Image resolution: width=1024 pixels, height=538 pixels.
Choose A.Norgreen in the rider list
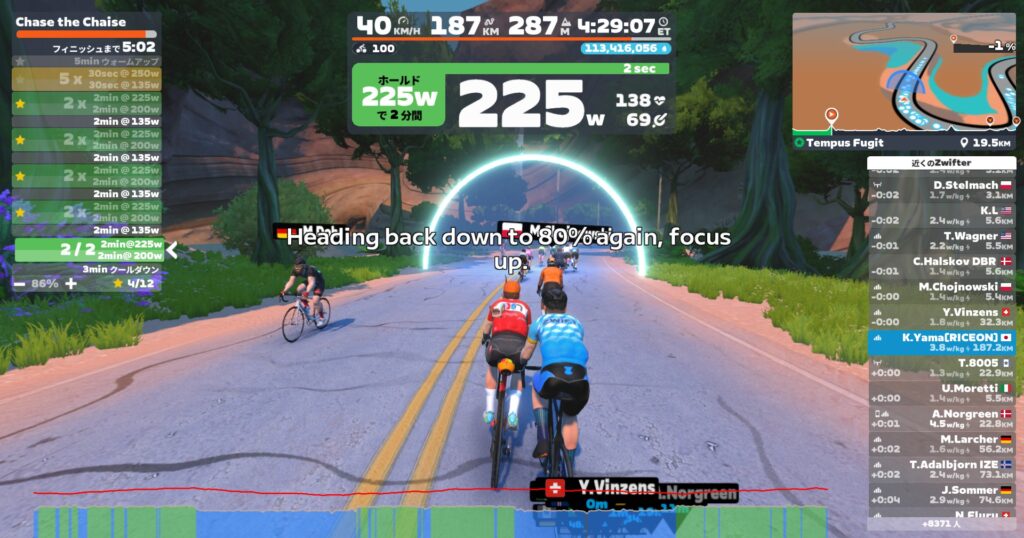click(x=941, y=419)
